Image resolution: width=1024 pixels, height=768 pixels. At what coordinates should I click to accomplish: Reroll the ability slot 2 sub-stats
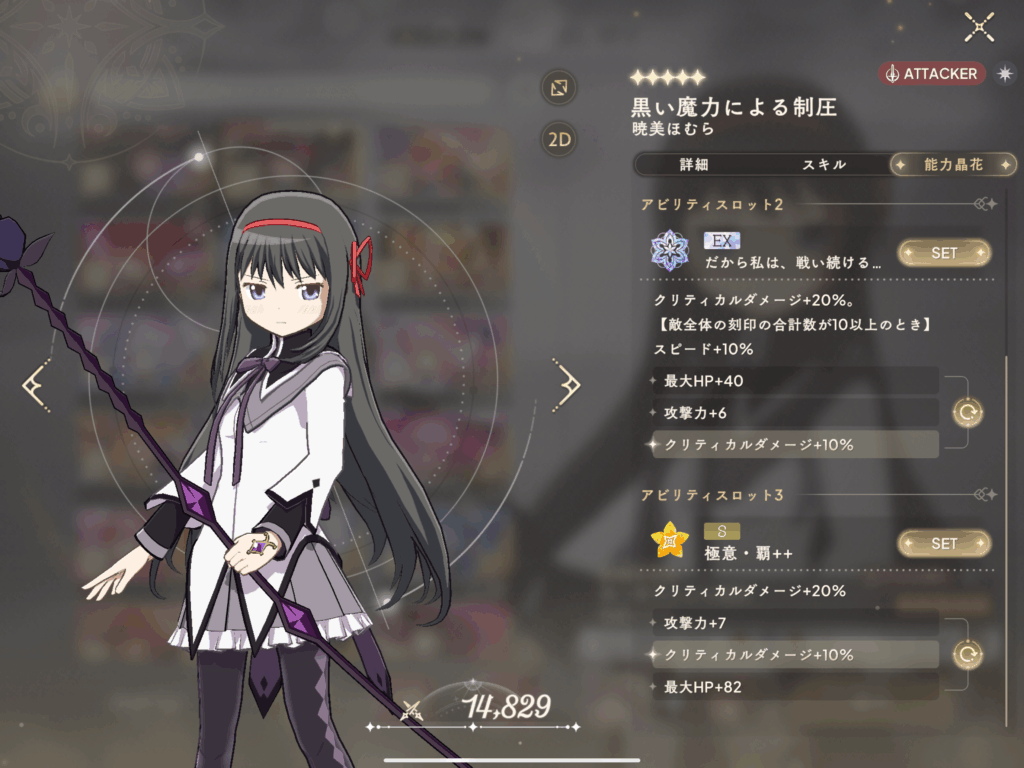point(967,412)
